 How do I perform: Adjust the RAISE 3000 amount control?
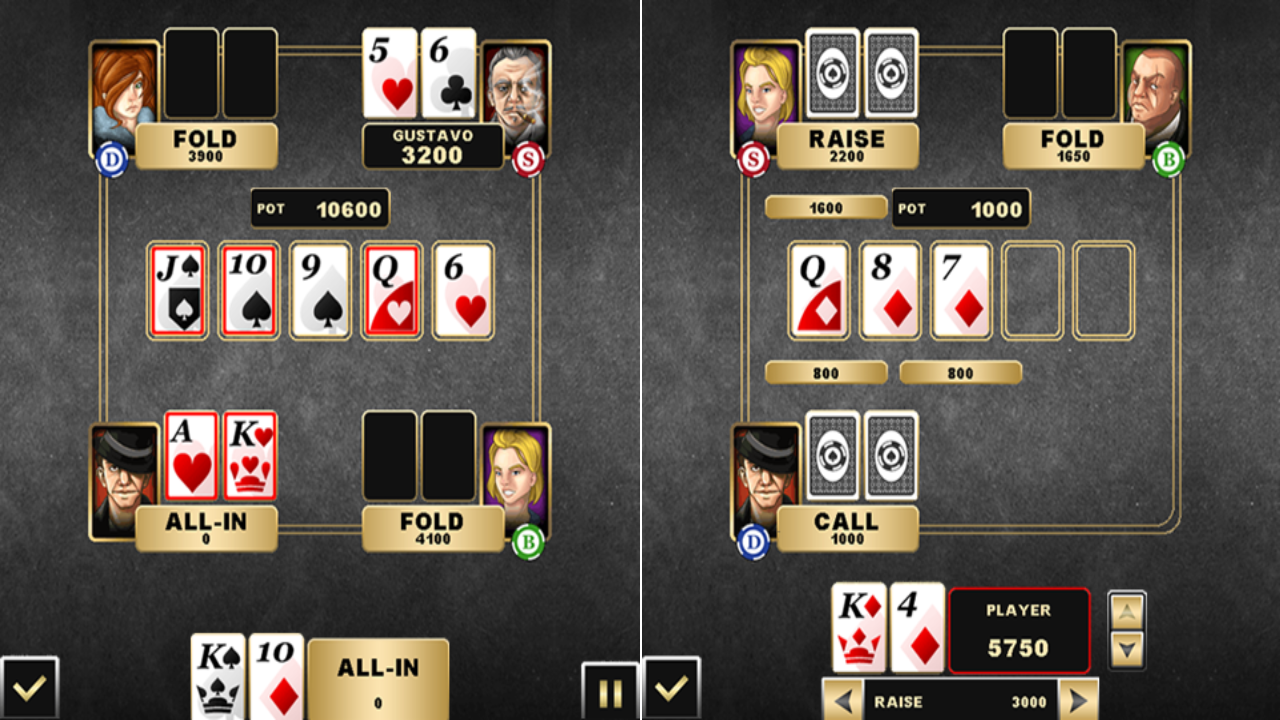coord(960,702)
